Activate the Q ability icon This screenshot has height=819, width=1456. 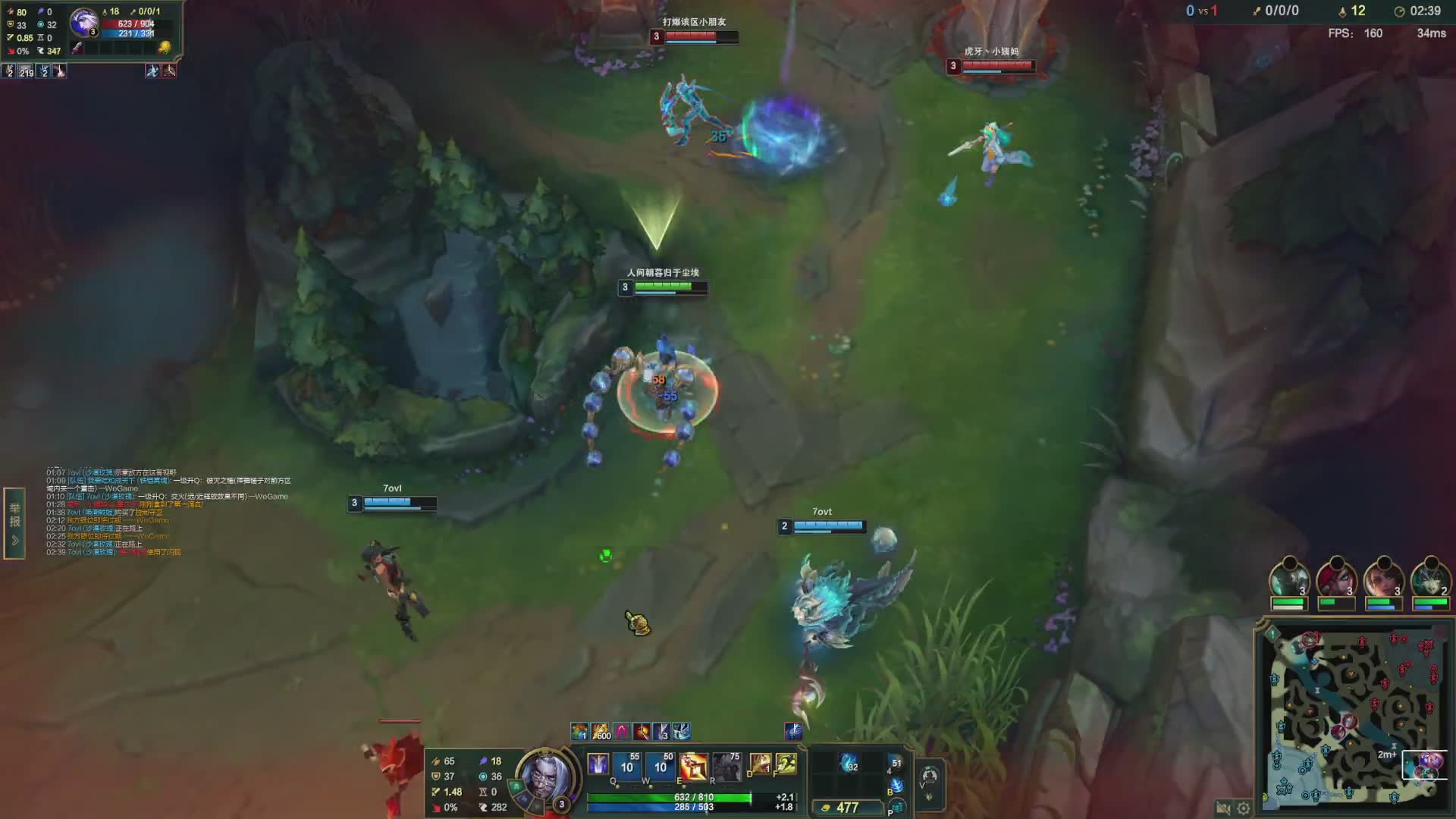[627, 767]
